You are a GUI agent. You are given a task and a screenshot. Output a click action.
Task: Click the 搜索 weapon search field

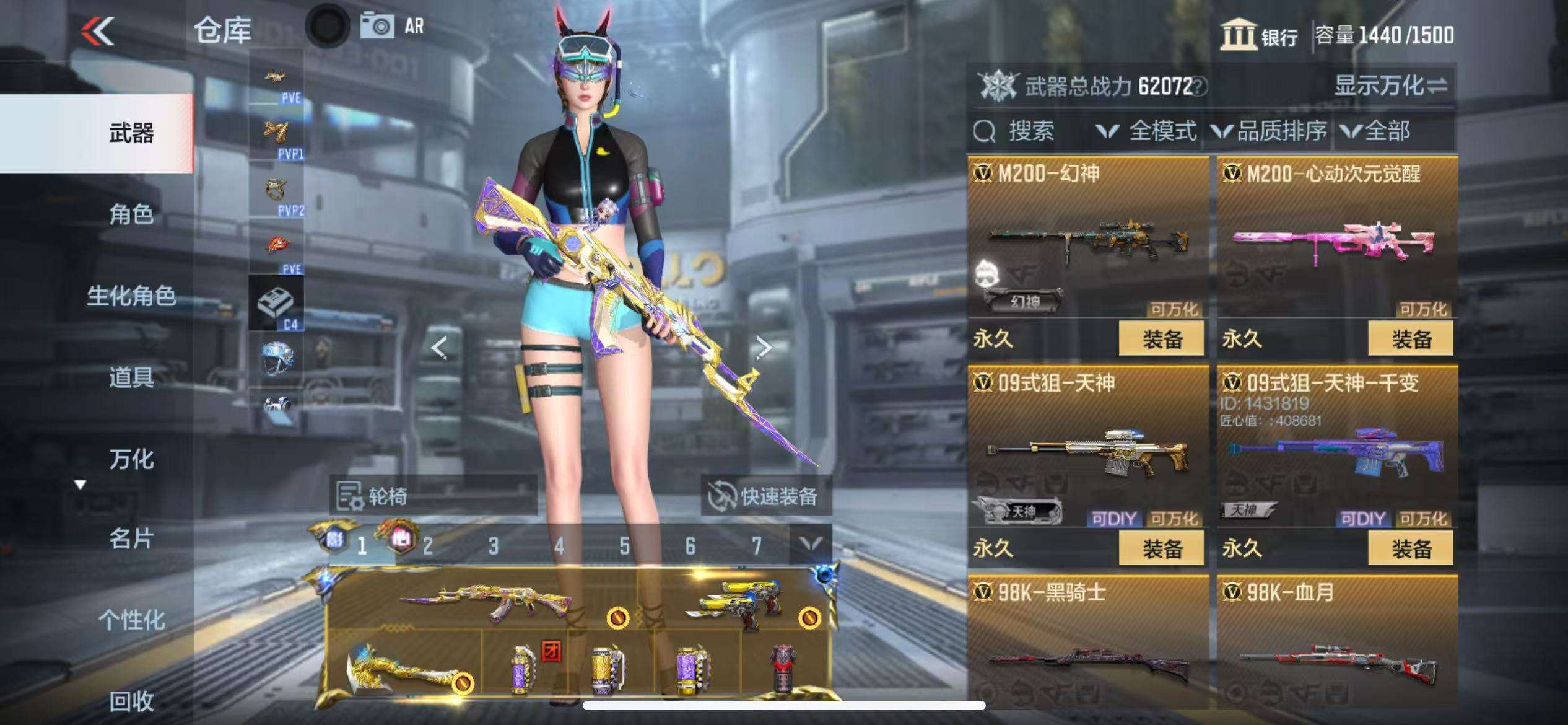point(1030,131)
